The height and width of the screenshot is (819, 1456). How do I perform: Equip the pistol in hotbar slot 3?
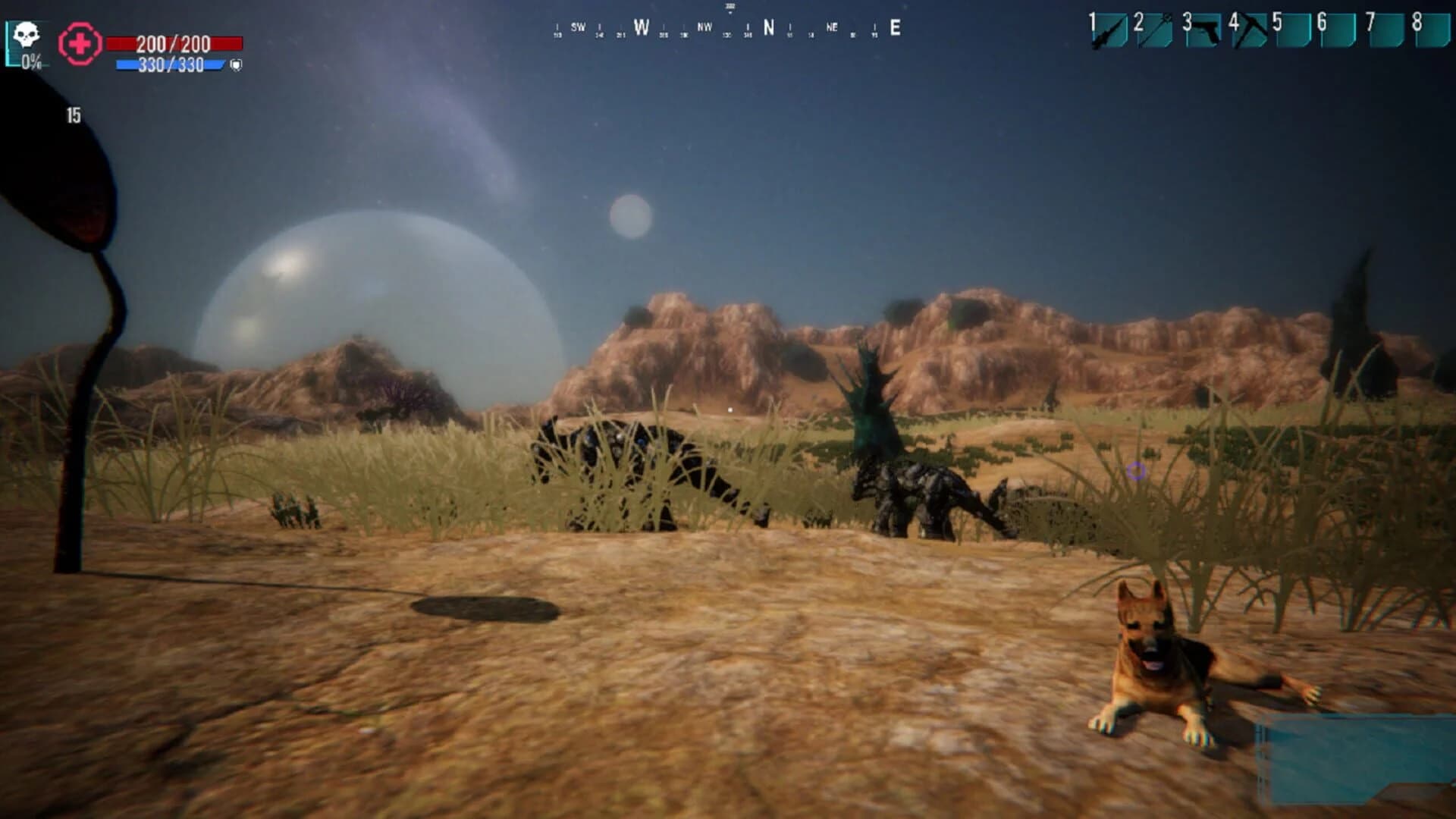1204,30
